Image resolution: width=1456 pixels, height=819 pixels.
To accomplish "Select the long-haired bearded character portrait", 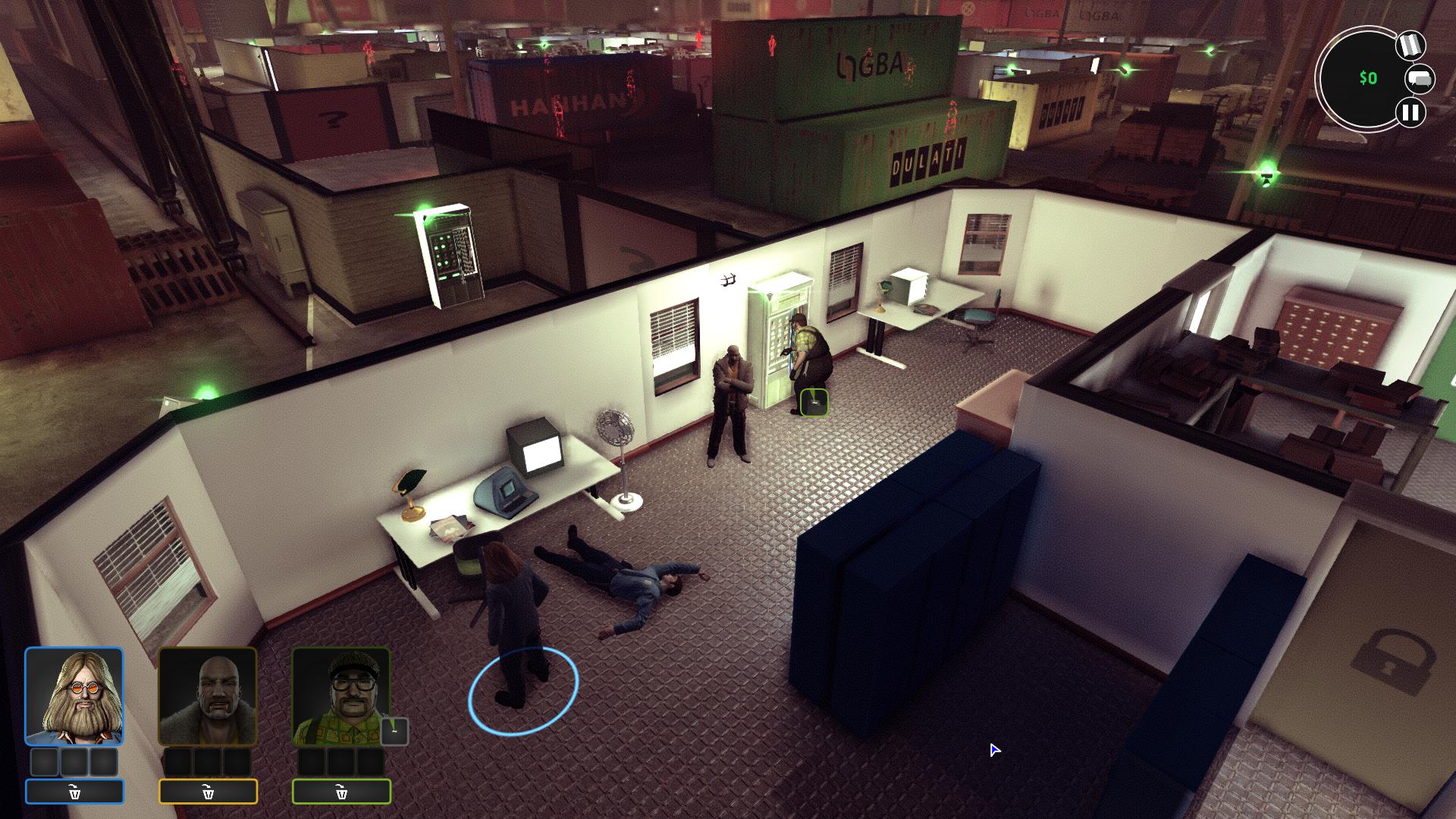I will coord(74,696).
